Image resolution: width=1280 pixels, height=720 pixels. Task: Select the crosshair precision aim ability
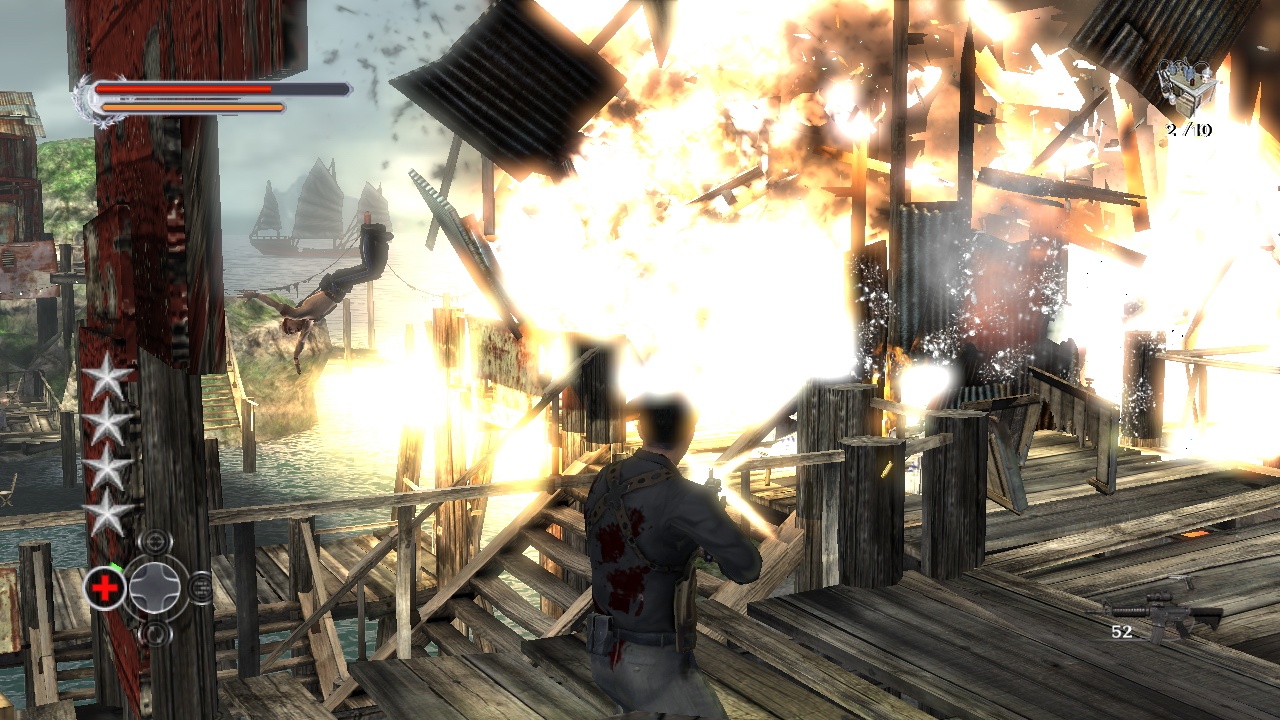154,543
